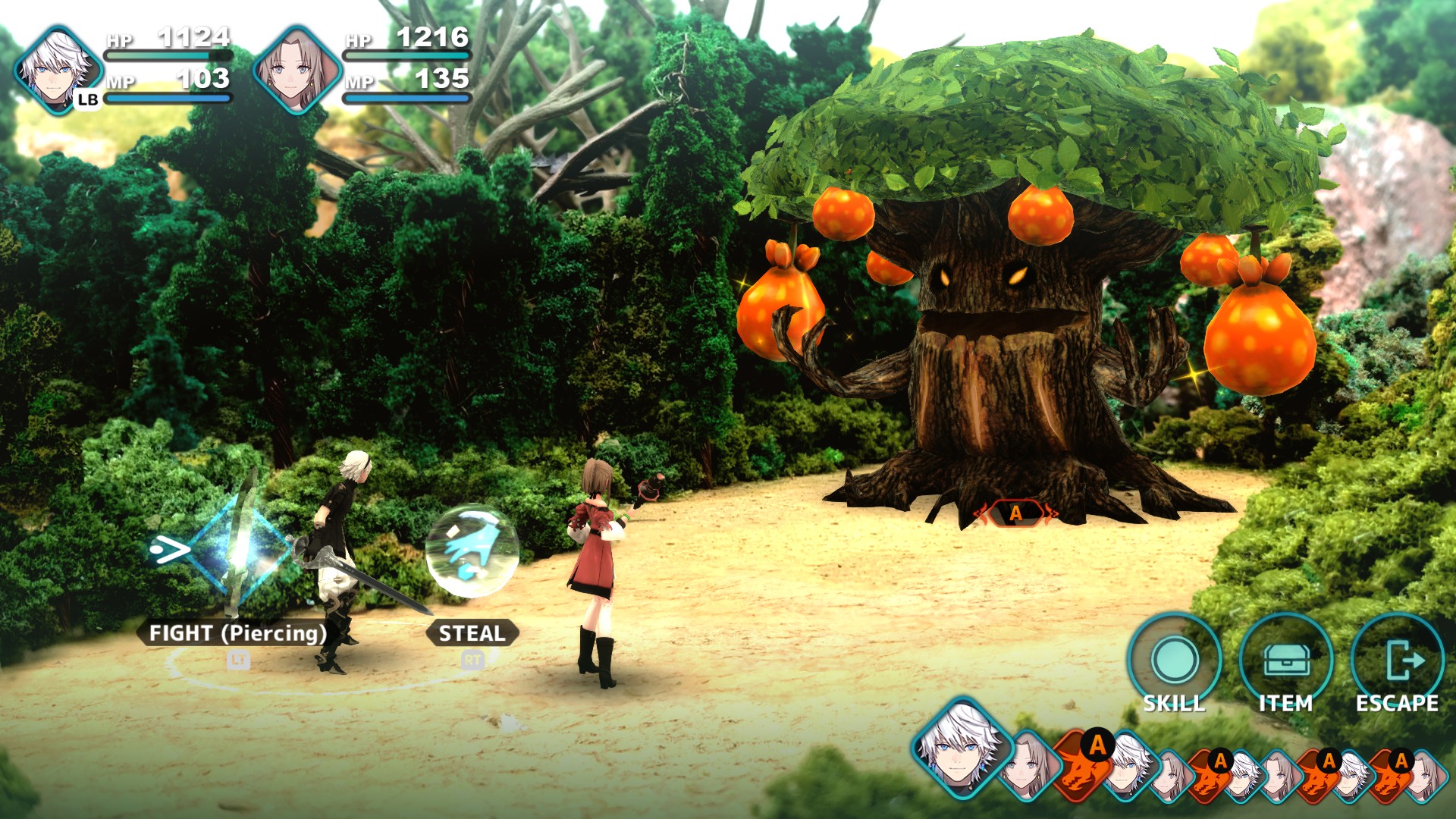
Task: Open the ITEM chest menu
Action: coord(1286,661)
